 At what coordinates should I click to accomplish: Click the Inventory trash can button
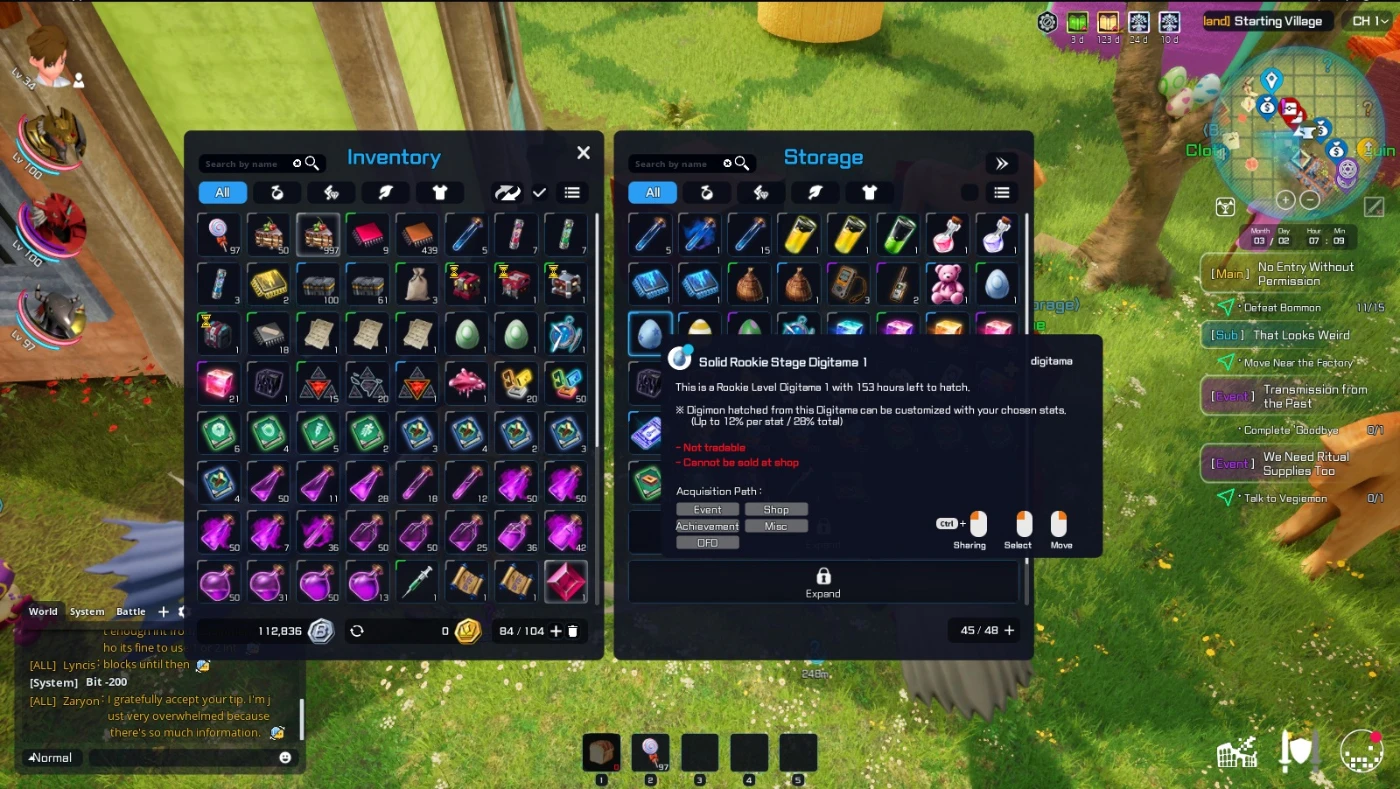click(573, 631)
